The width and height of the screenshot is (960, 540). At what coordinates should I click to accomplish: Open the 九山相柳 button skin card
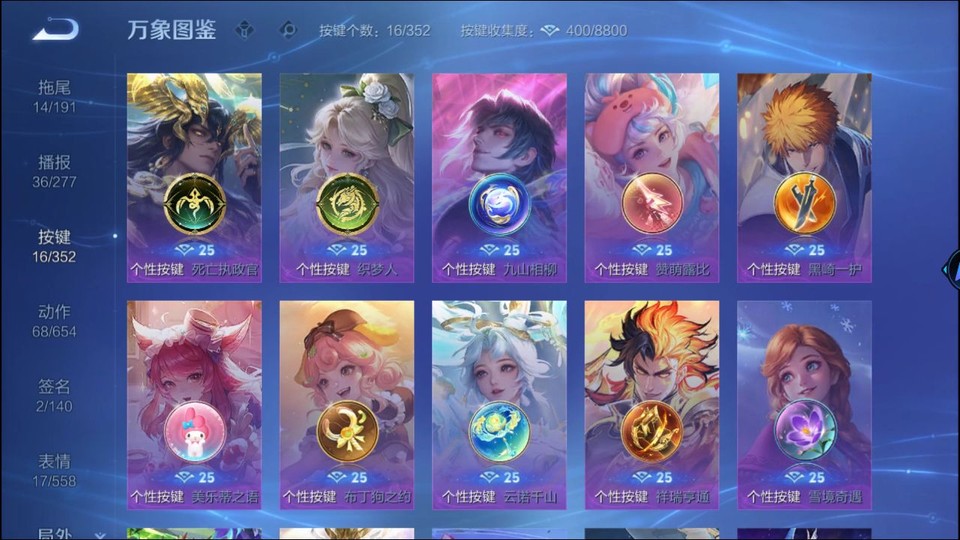coord(499,177)
